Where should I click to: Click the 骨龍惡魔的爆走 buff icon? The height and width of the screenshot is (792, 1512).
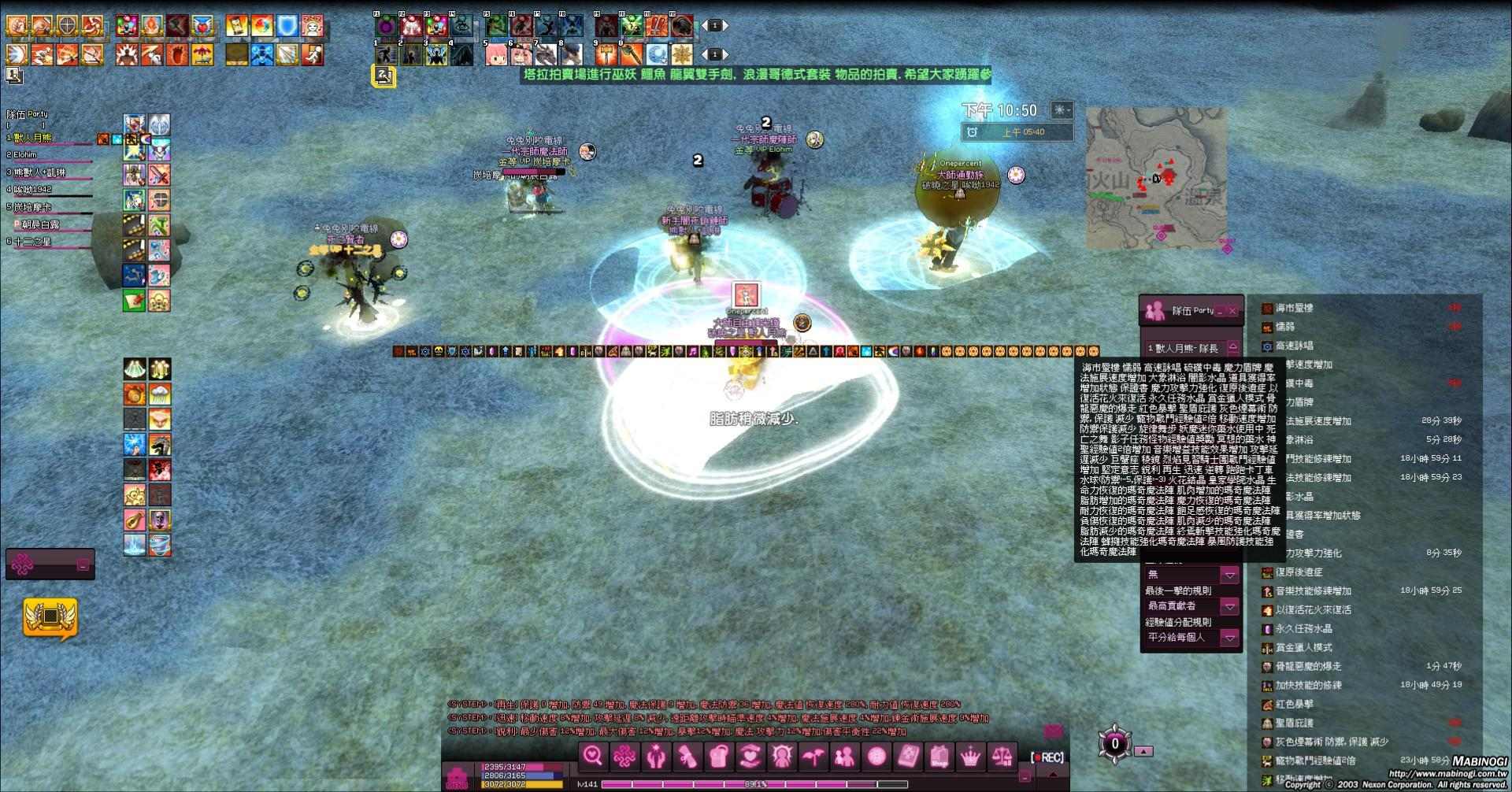(1266, 665)
